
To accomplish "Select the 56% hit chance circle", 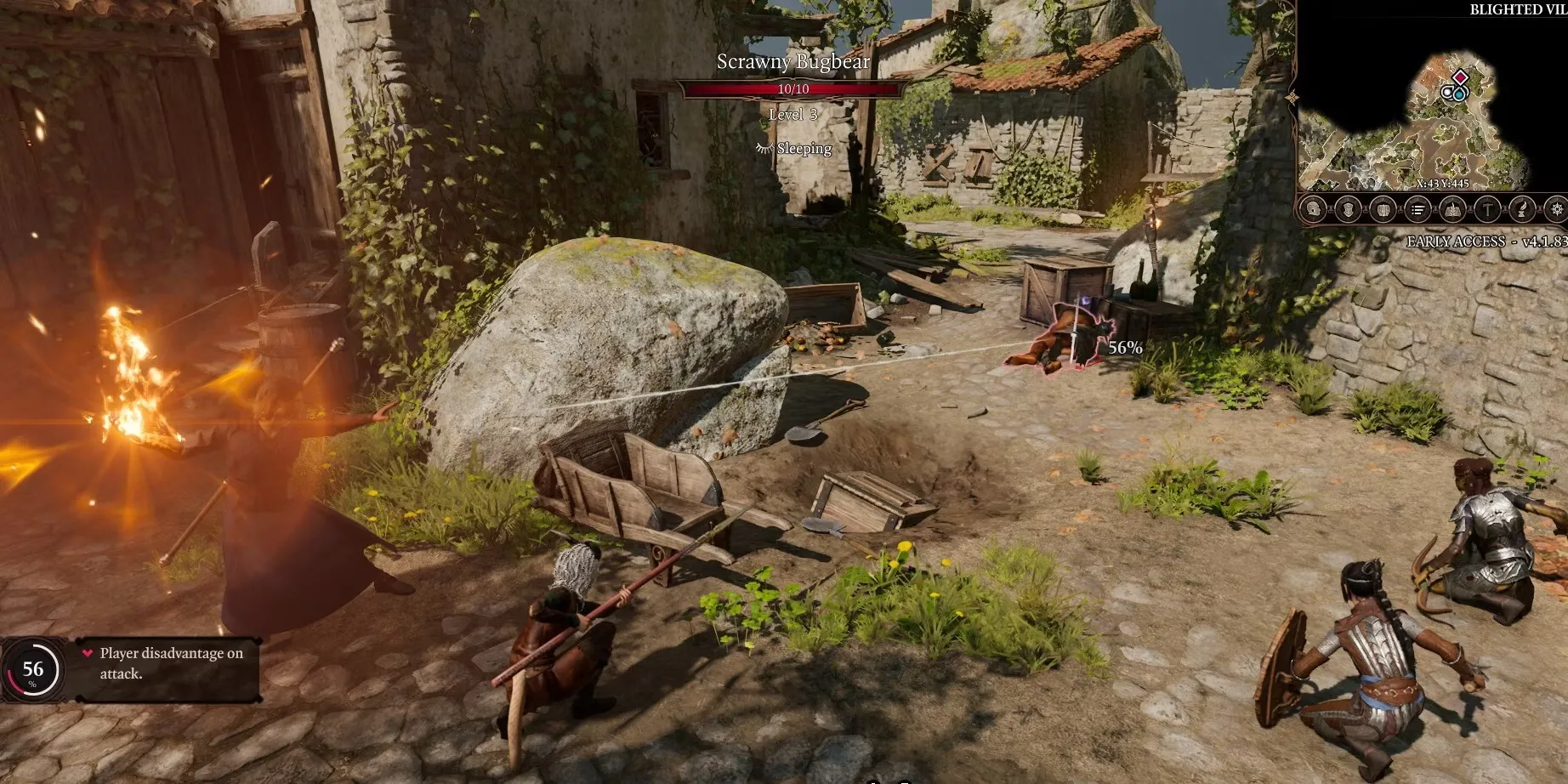I will [32, 670].
